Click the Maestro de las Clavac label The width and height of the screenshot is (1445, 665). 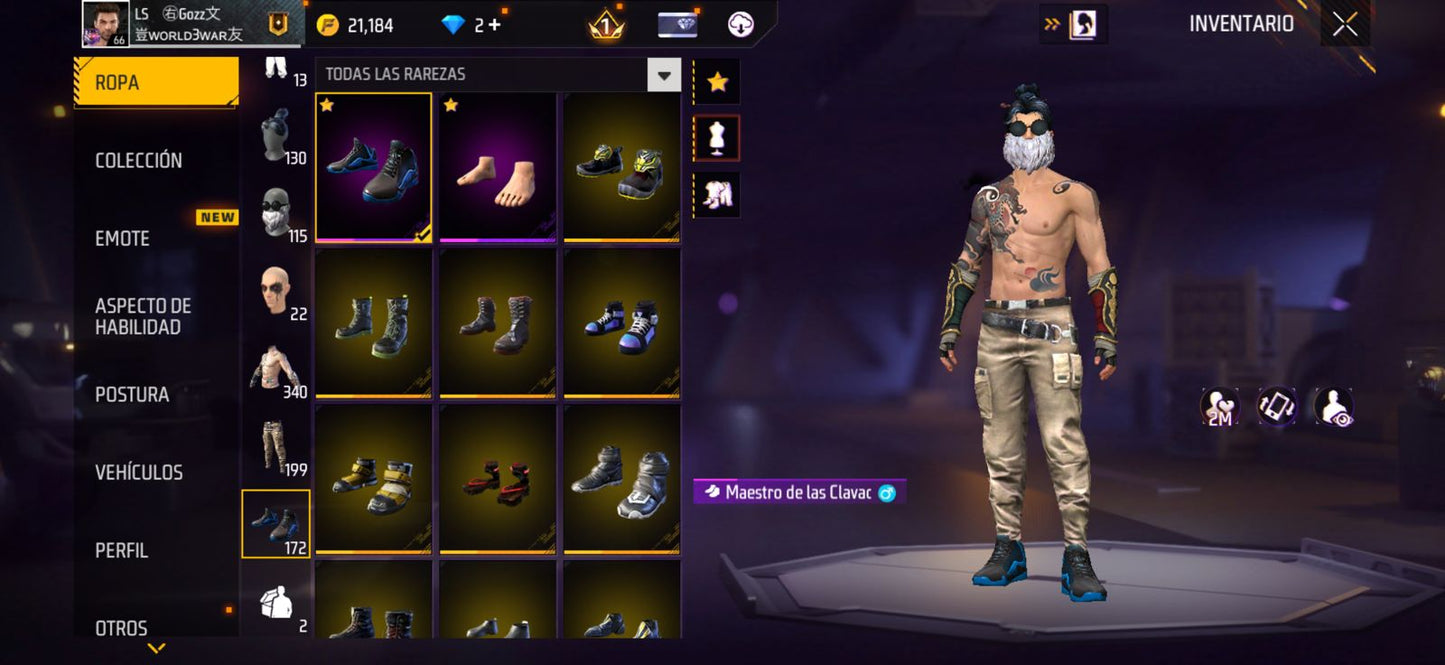coord(799,492)
